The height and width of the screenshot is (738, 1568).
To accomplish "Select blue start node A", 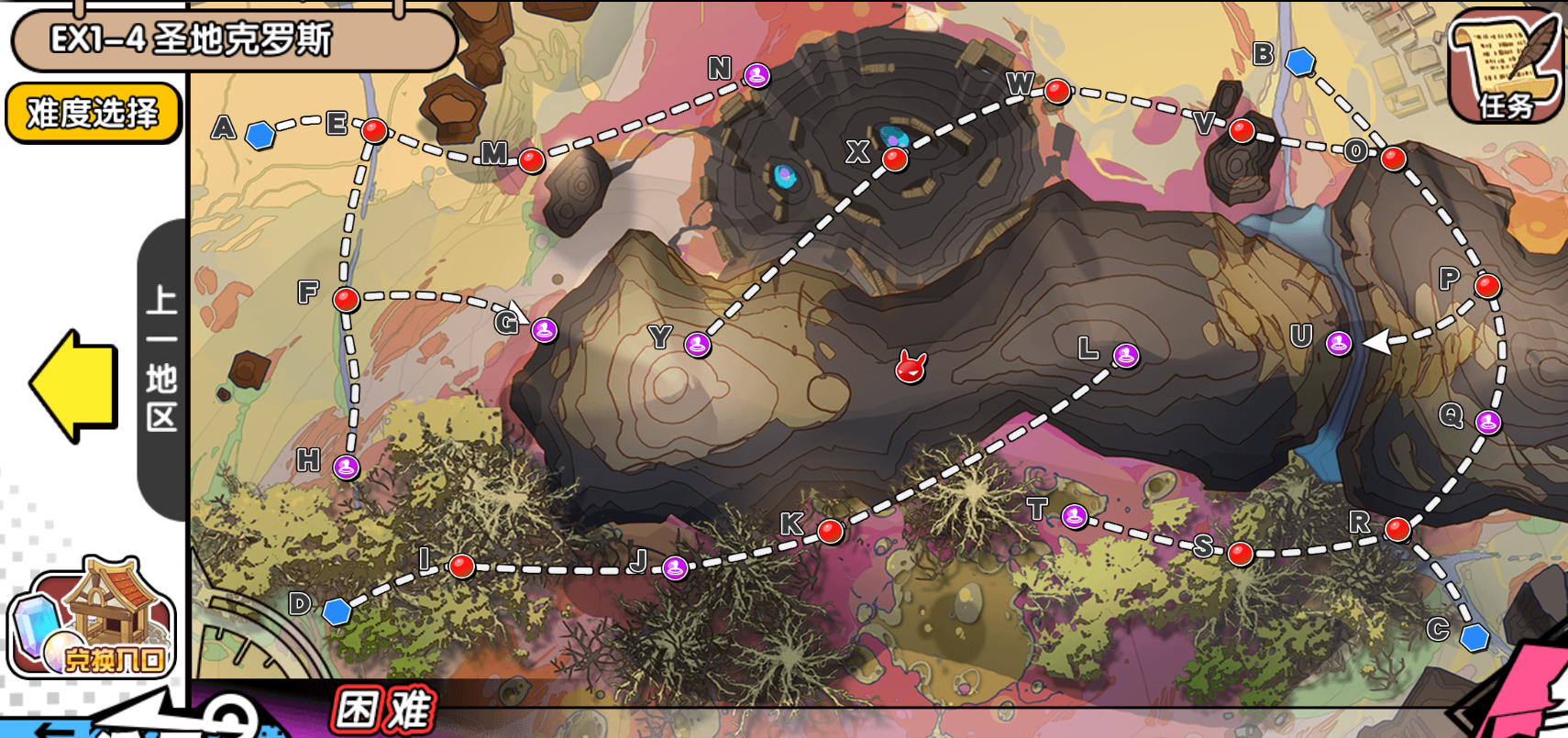I will click(x=261, y=135).
